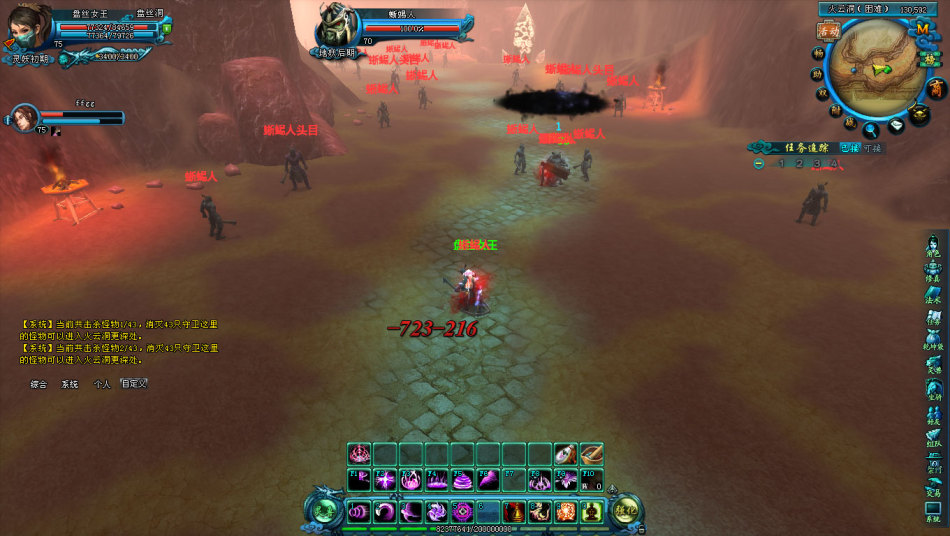This screenshot has width=950, height=536.
Task: Open the 任务 quest log
Action: coord(933,316)
